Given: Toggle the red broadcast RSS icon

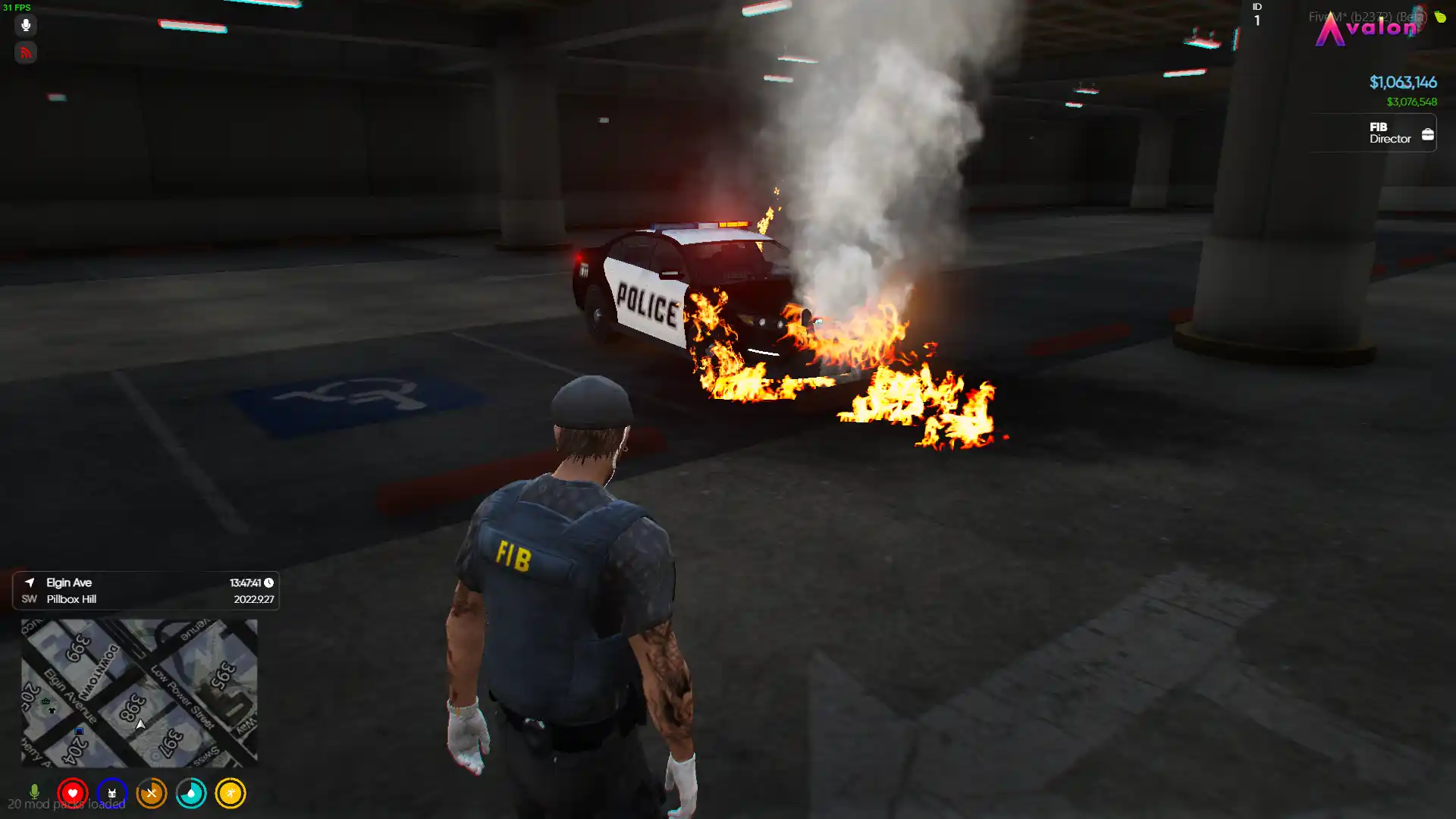Looking at the screenshot, I should click(x=26, y=52).
